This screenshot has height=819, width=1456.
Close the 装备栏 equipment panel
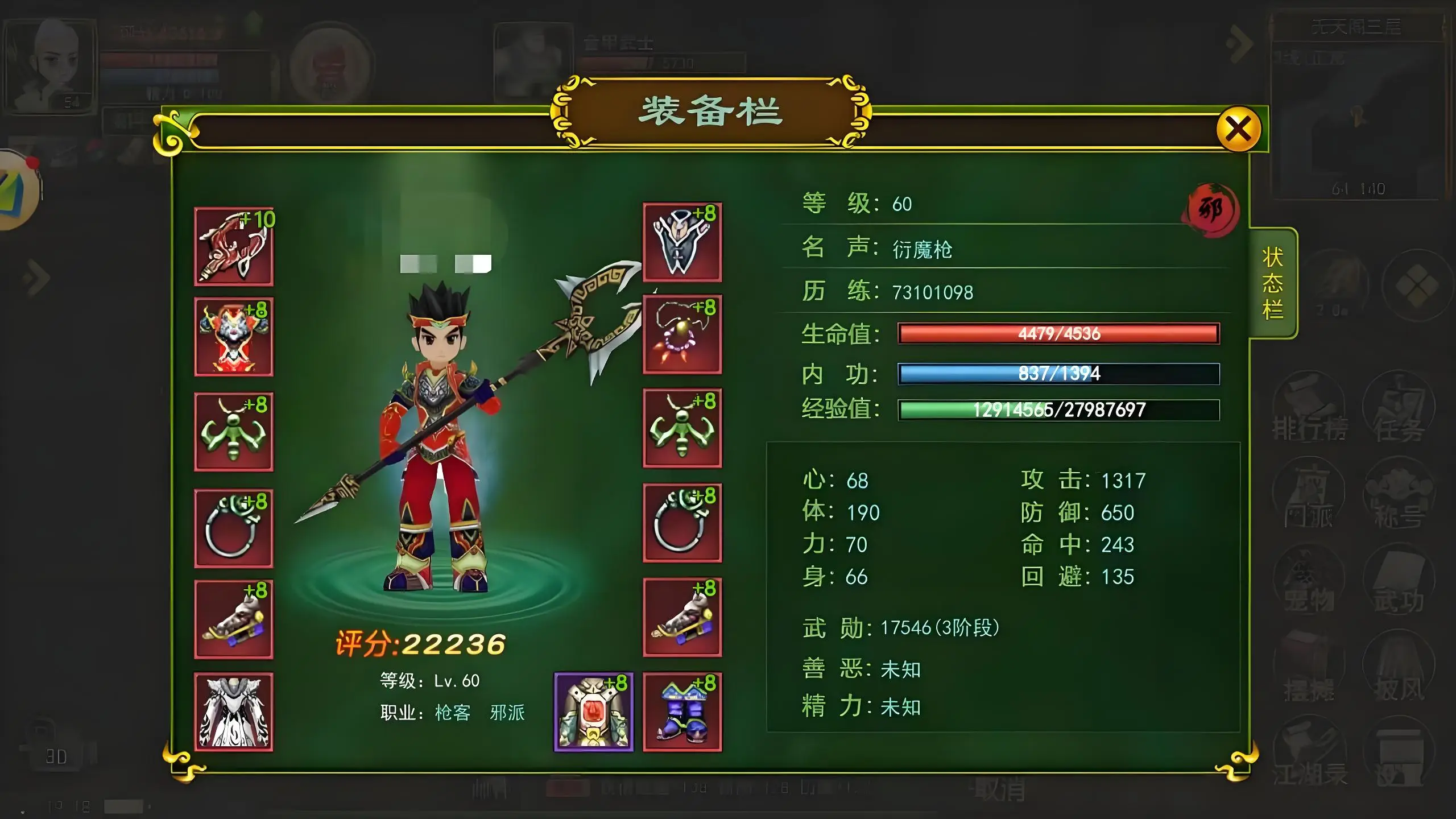pyautogui.click(x=1238, y=129)
